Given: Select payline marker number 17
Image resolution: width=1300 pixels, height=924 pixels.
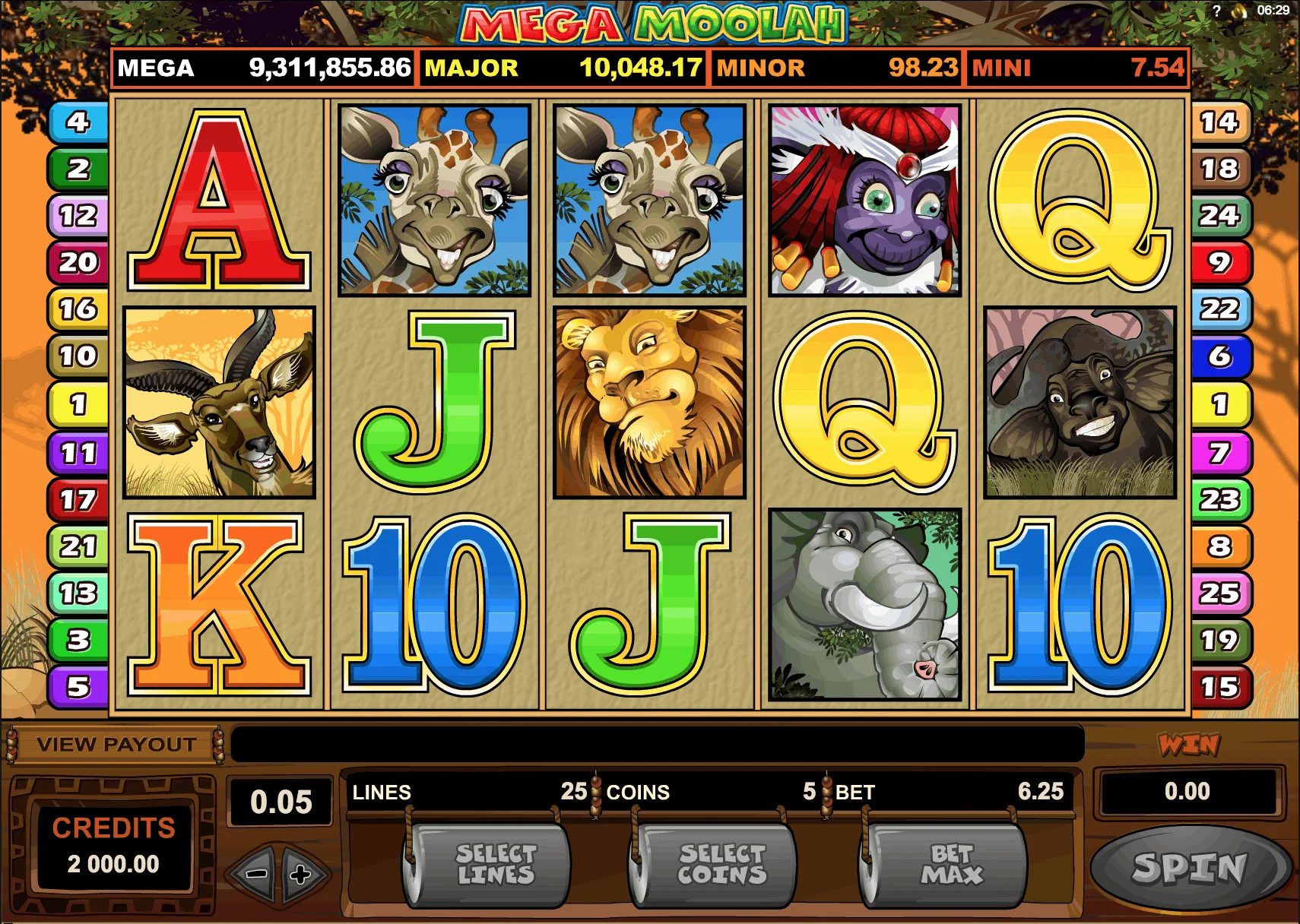Looking at the screenshot, I should point(78,500).
